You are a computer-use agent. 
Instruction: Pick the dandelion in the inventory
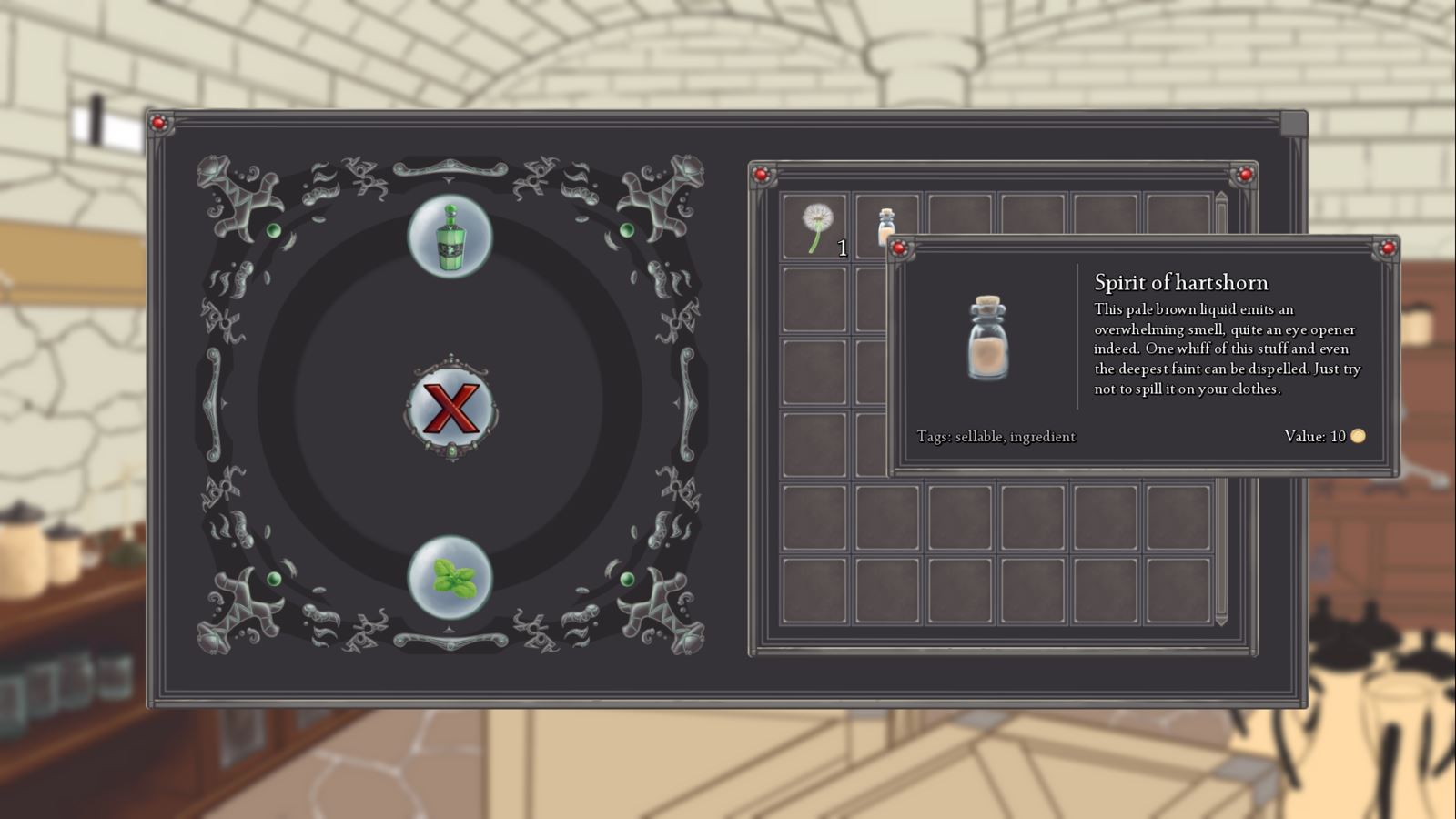814,227
